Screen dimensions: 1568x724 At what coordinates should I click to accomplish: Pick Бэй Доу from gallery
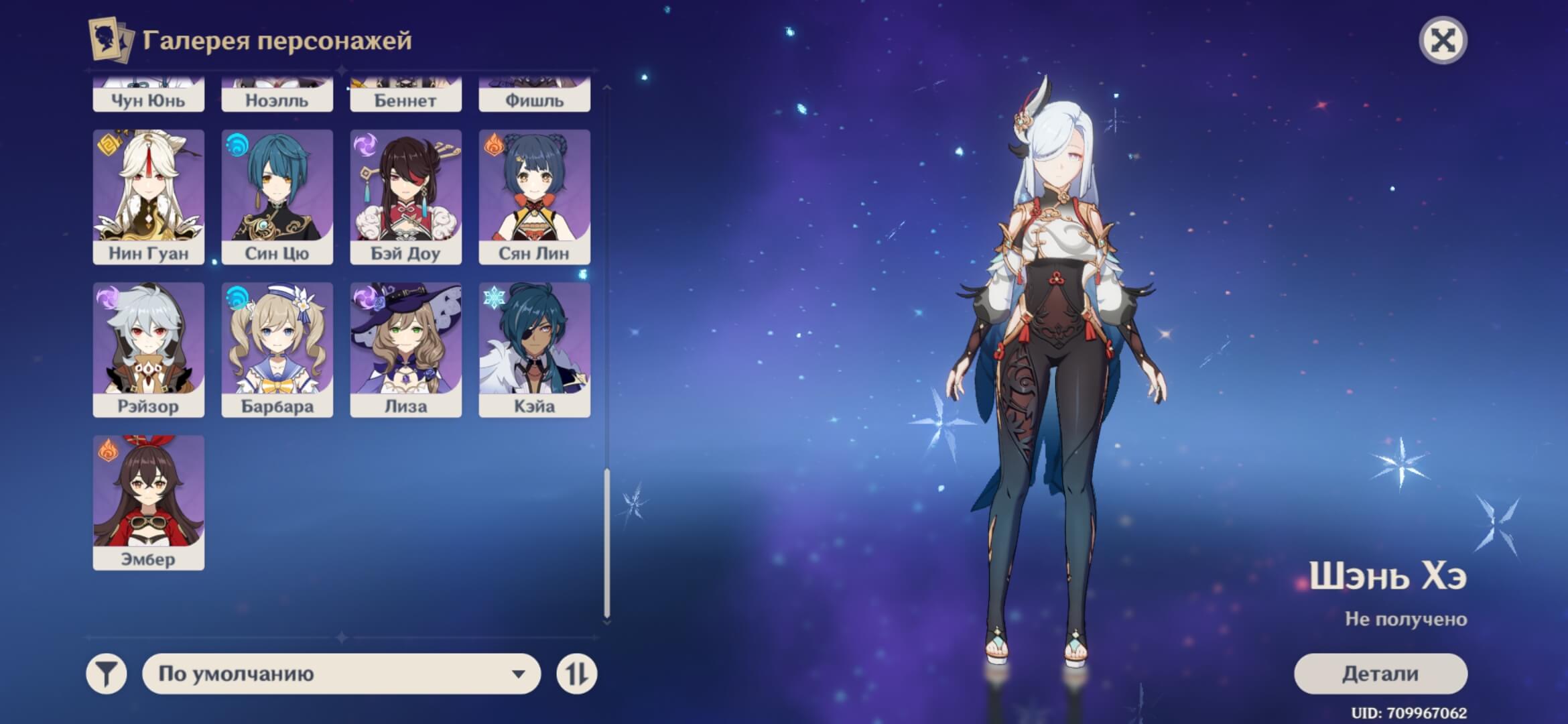(x=405, y=196)
